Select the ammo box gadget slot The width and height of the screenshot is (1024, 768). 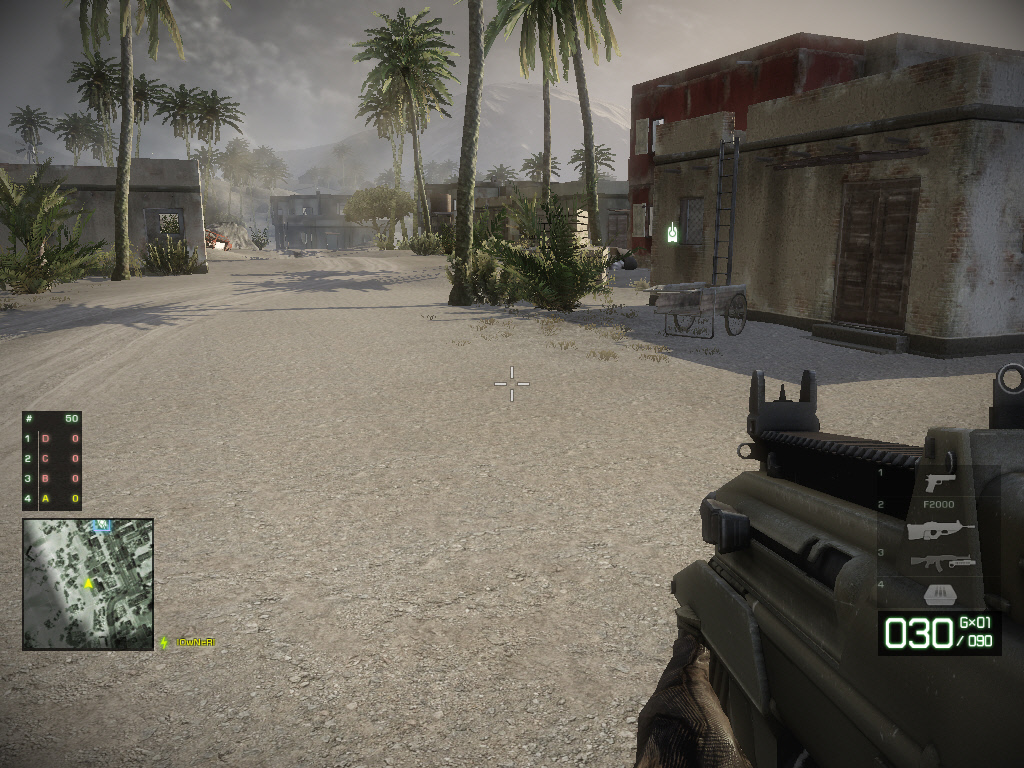pyautogui.click(x=941, y=593)
